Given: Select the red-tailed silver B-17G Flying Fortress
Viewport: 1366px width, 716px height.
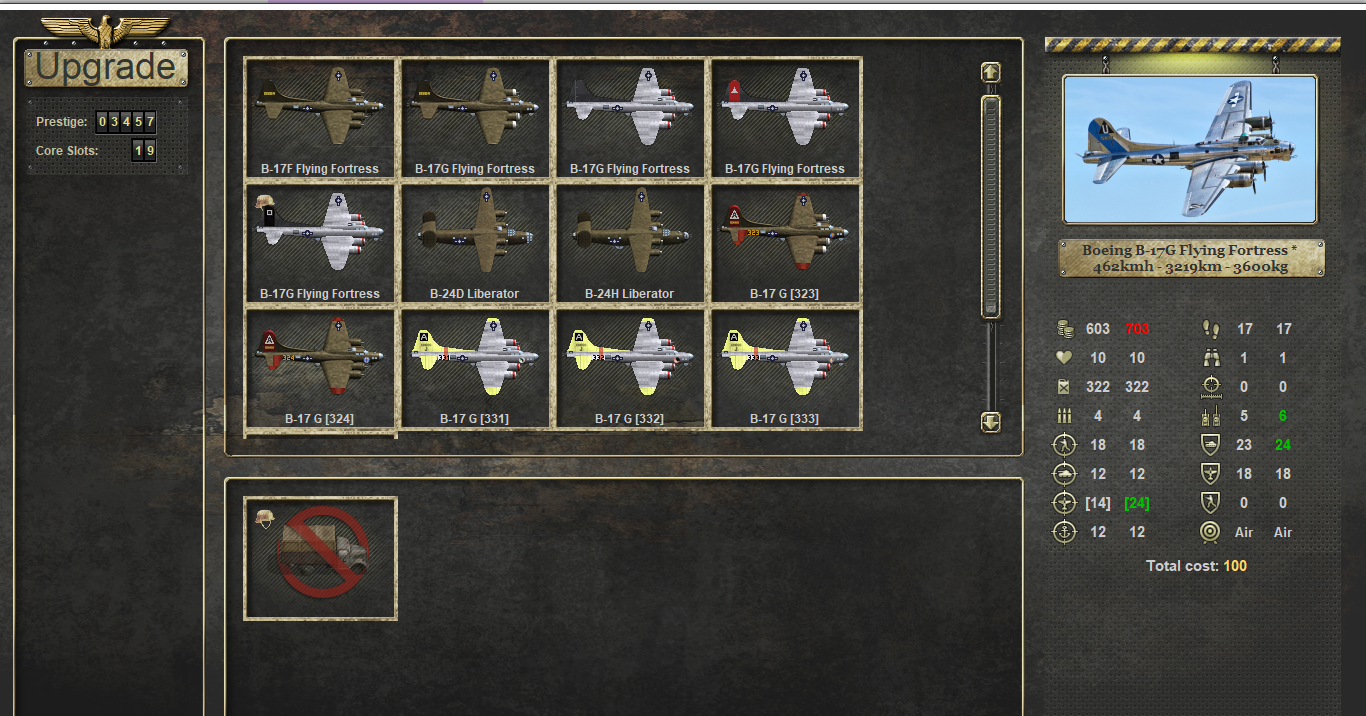Looking at the screenshot, I should (x=785, y=117).
